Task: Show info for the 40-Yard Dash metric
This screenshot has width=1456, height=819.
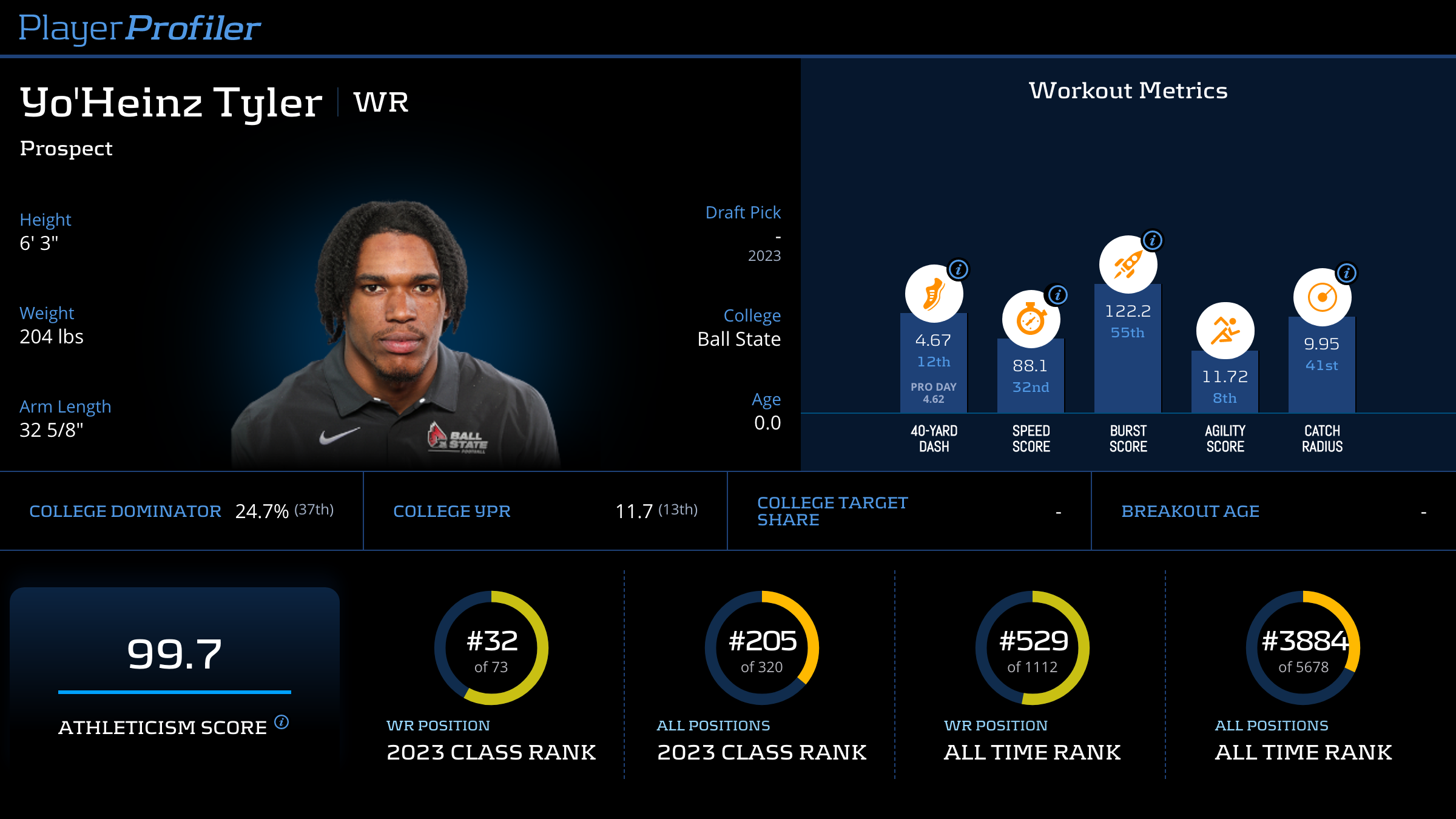Action: 959,269
